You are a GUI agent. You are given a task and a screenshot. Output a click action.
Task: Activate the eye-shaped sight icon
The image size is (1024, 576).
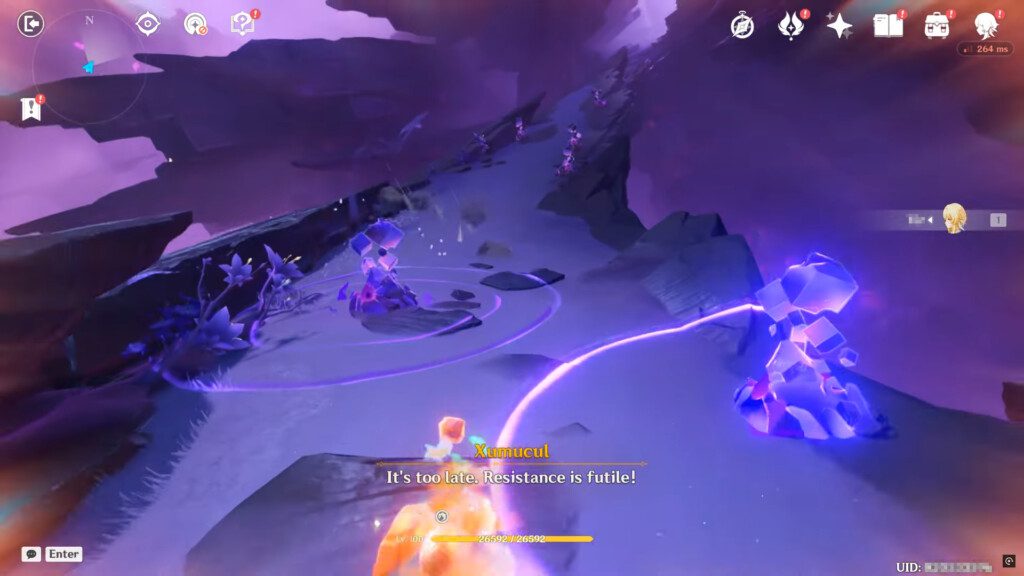[x=148, y=24]
